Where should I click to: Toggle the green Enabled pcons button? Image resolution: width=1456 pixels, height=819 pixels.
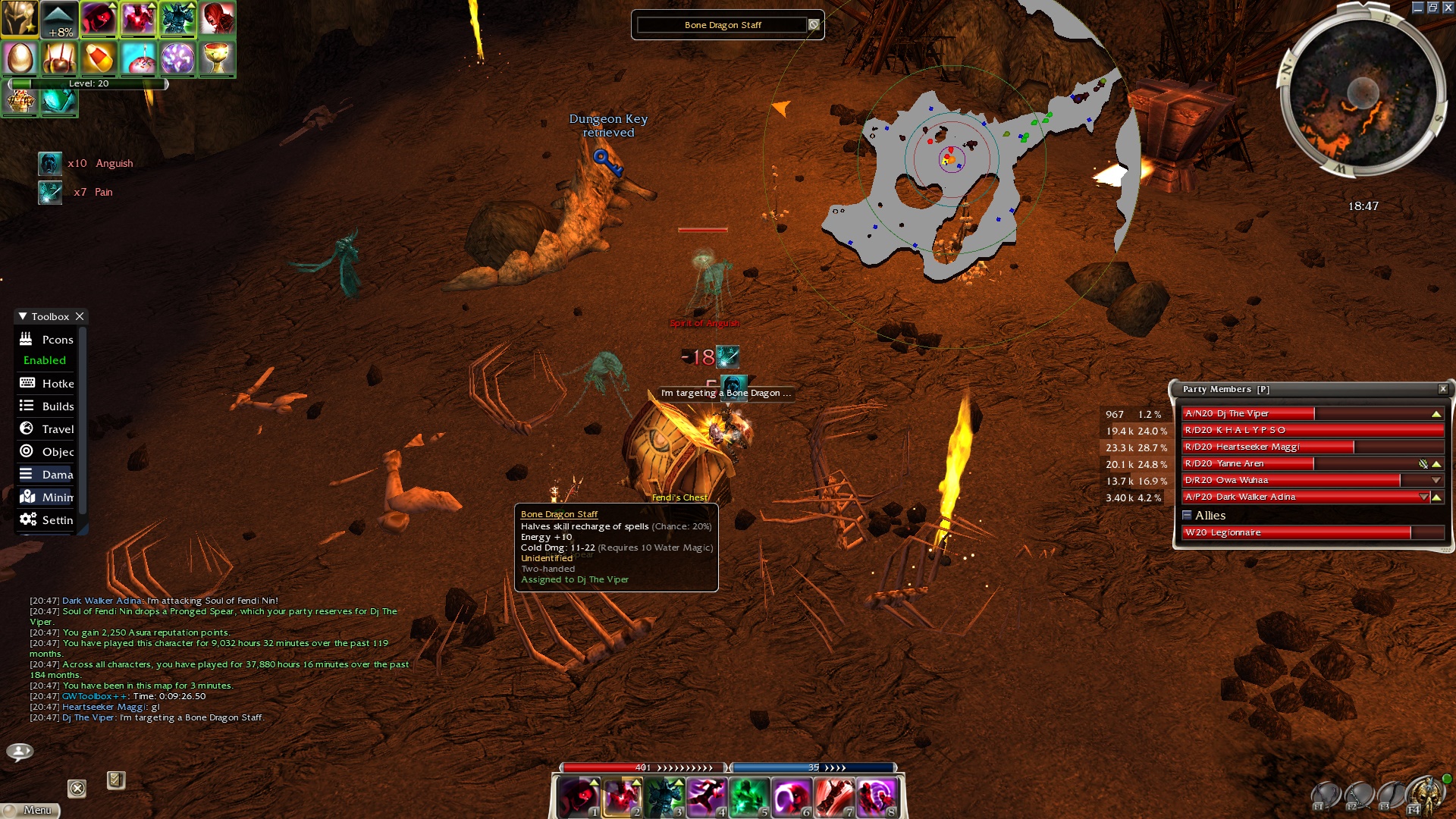click(x=45, y=360)
